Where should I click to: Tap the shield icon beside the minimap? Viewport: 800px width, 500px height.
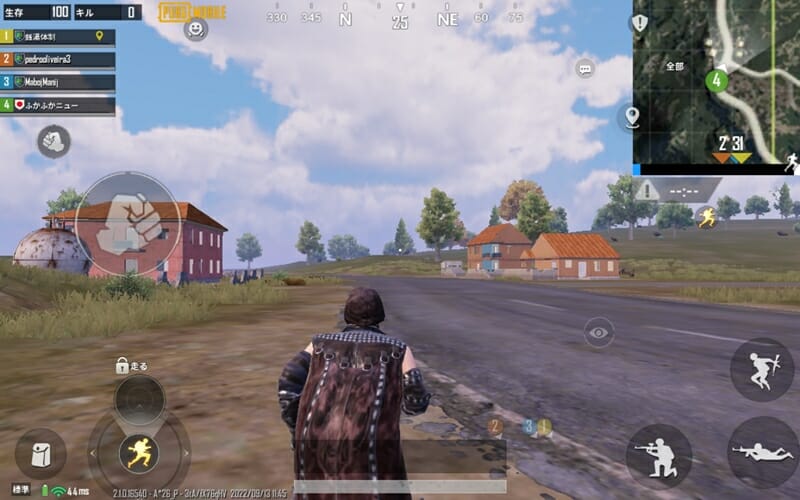(x=639, y=22)
